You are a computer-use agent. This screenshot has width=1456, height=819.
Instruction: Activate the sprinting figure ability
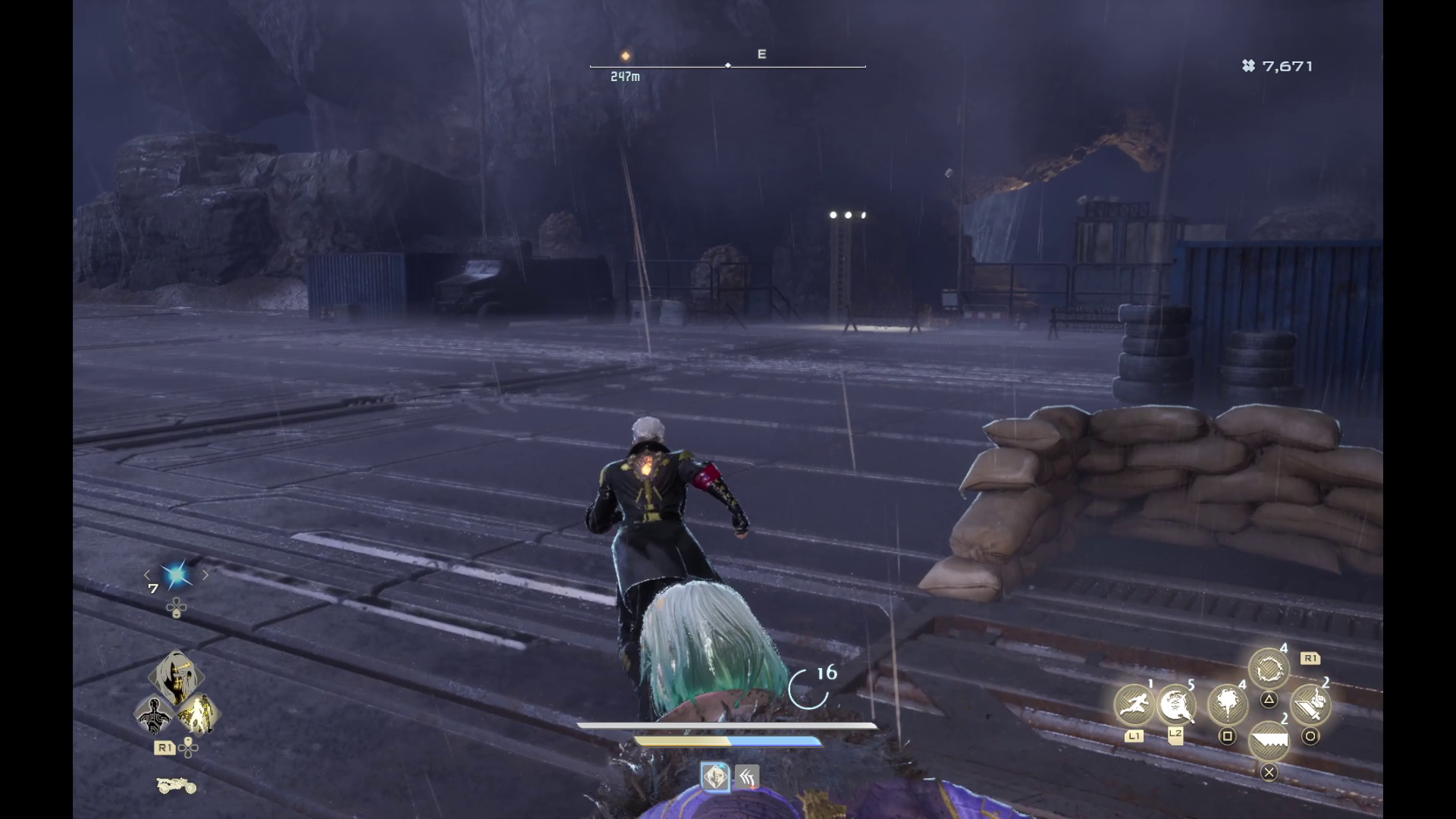1134,704
